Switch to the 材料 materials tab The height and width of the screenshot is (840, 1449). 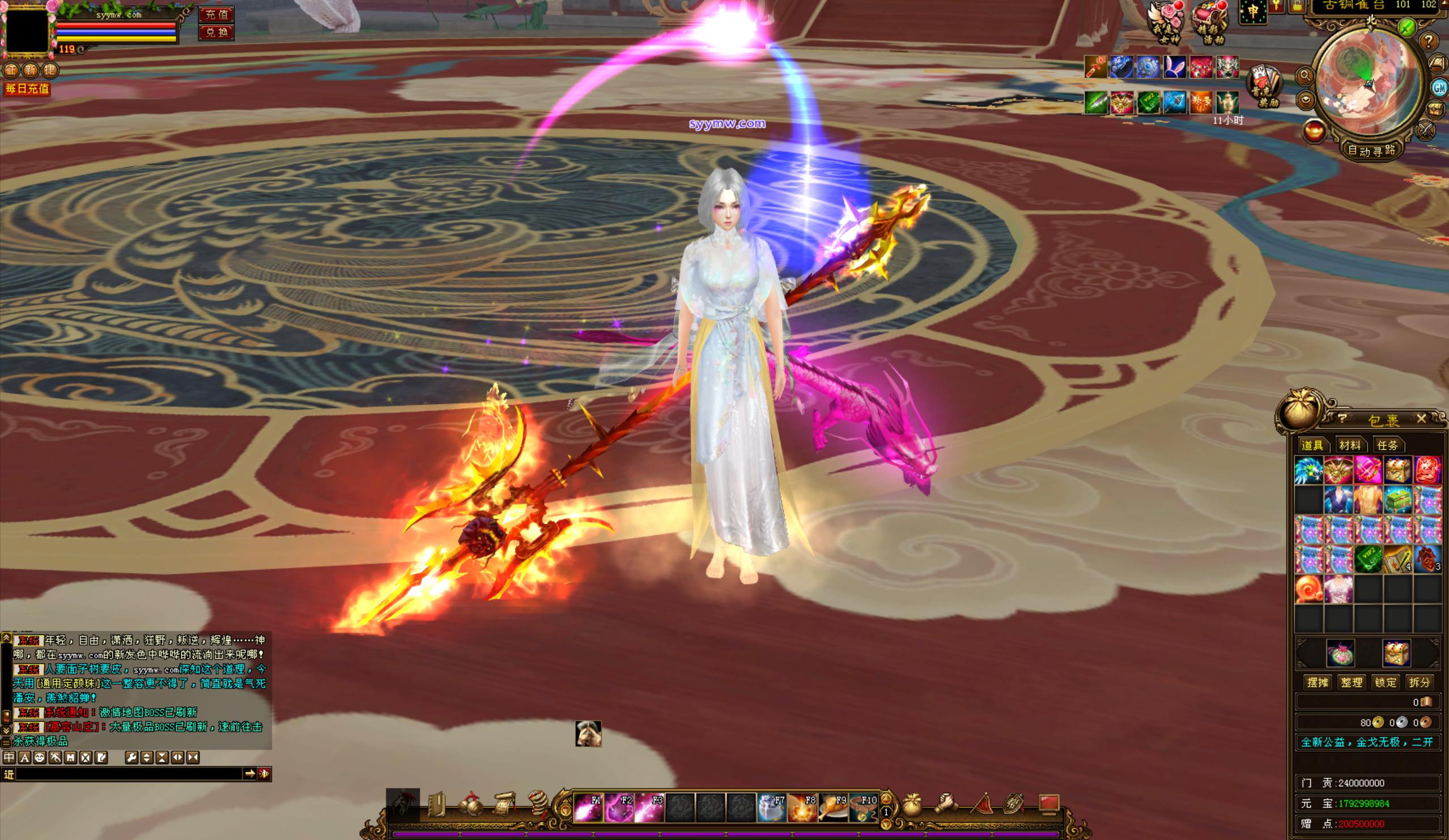point(1349,445)
